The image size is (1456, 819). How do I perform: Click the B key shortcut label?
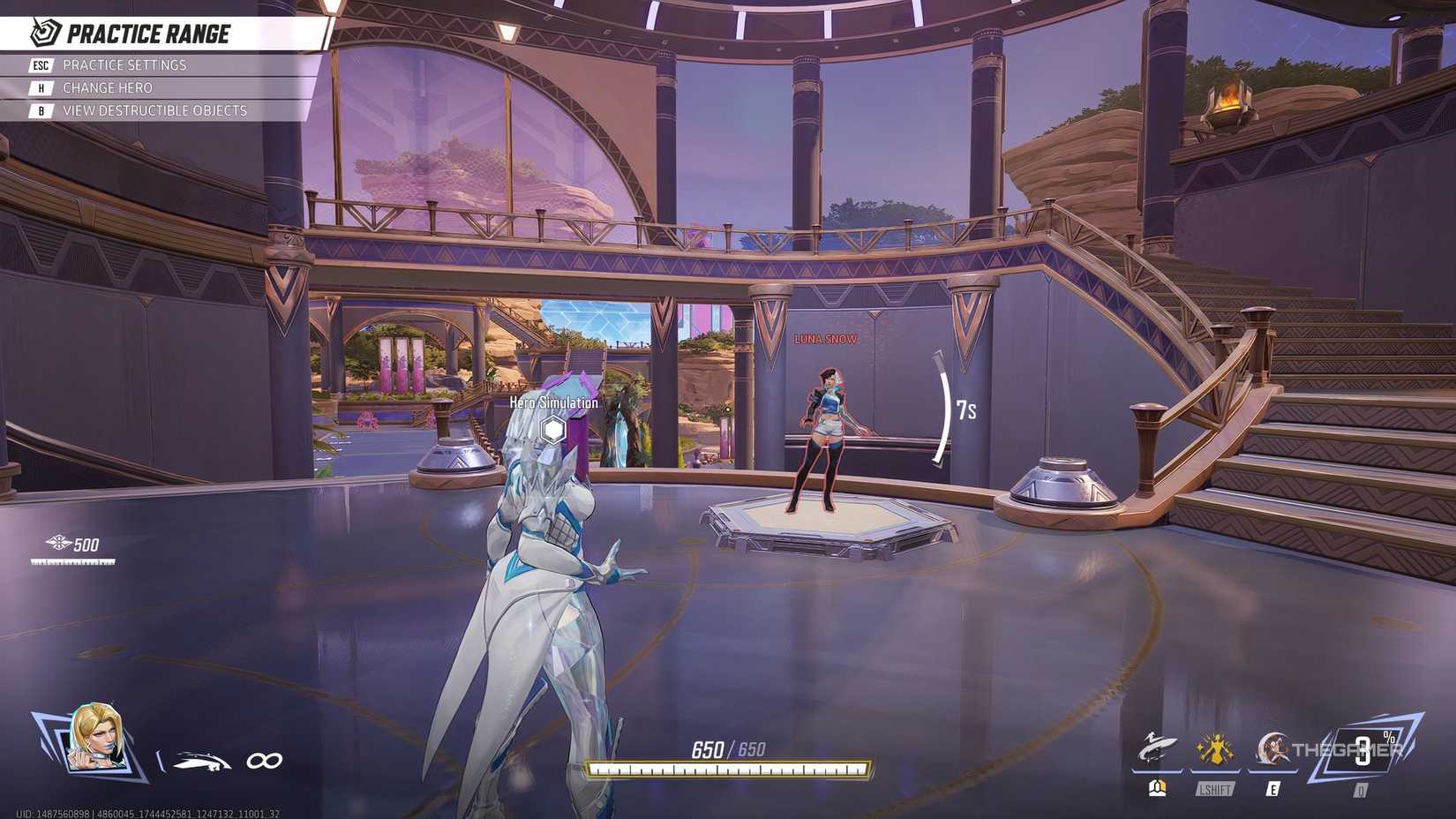pos(41,110)
